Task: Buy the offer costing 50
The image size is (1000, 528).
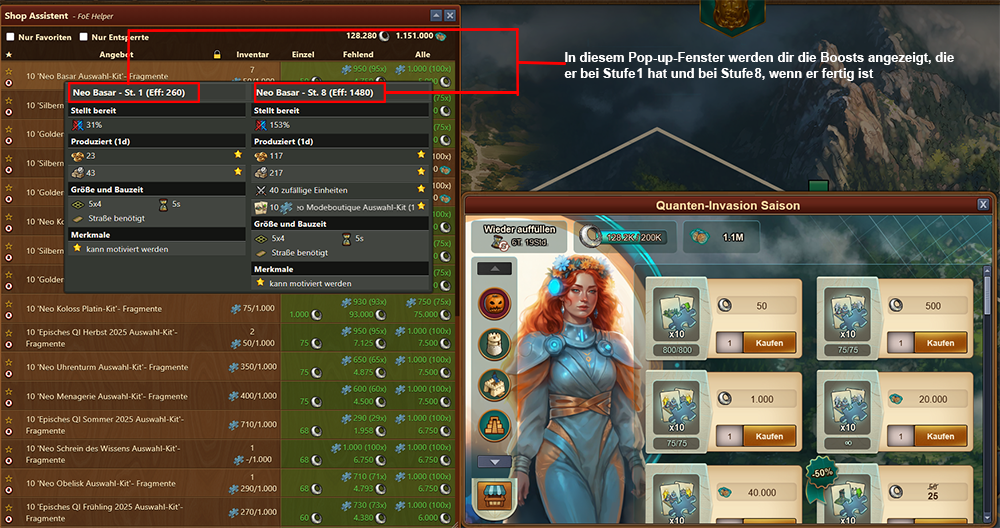Action: click(x=768, y=343)
